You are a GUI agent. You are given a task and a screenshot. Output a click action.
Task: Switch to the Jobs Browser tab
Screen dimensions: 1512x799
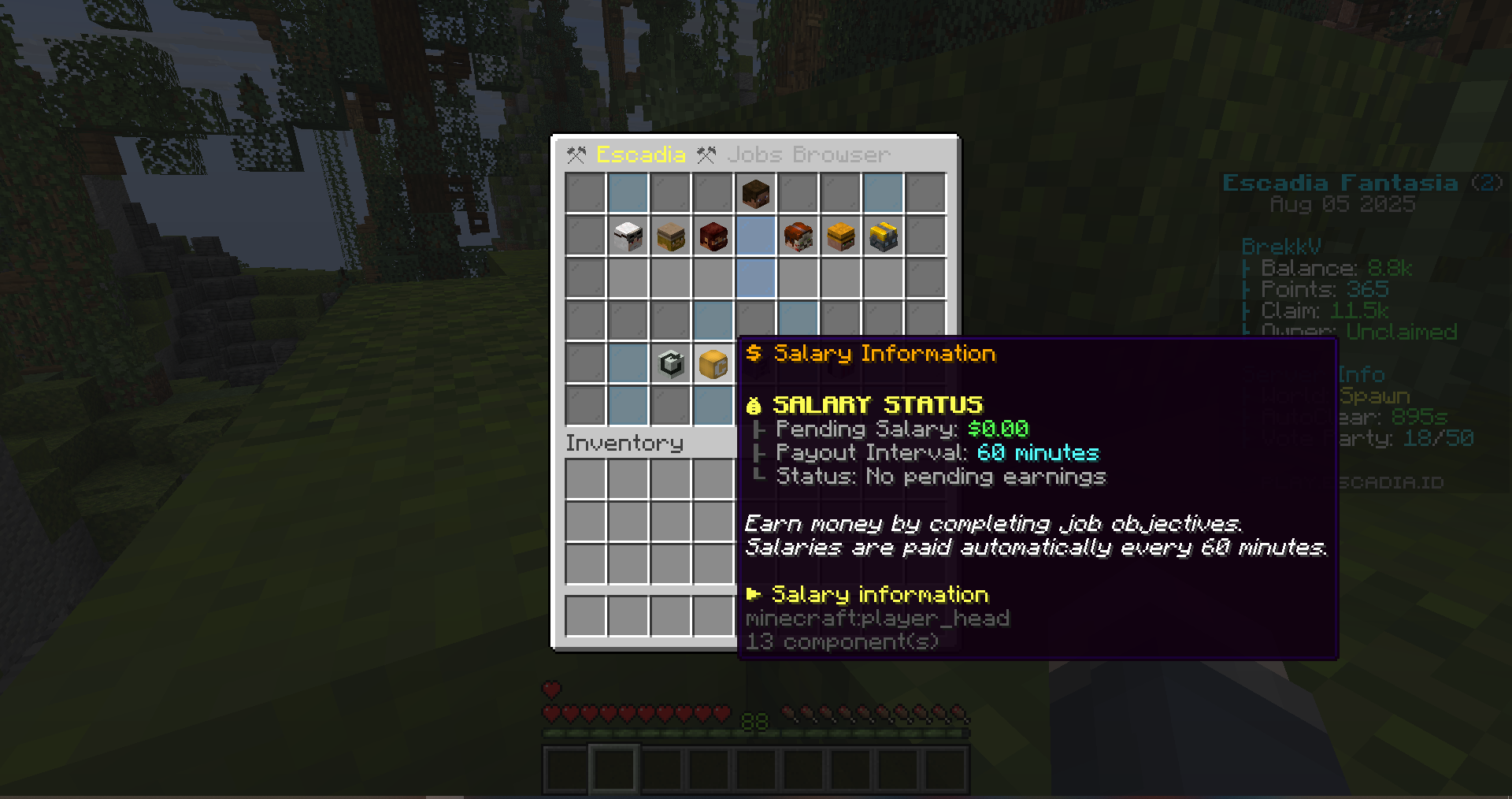tap(809, 154)
